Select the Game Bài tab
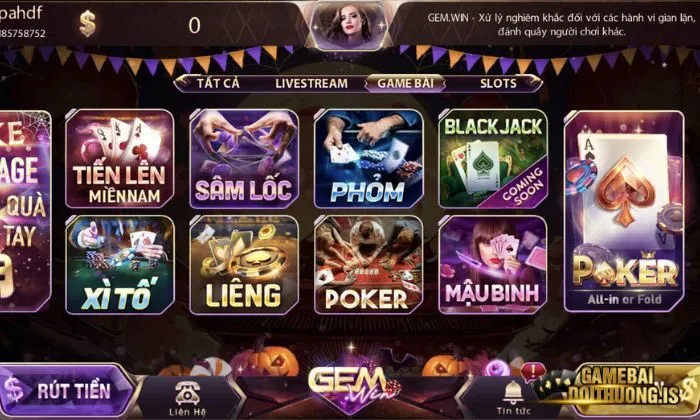 404,84
